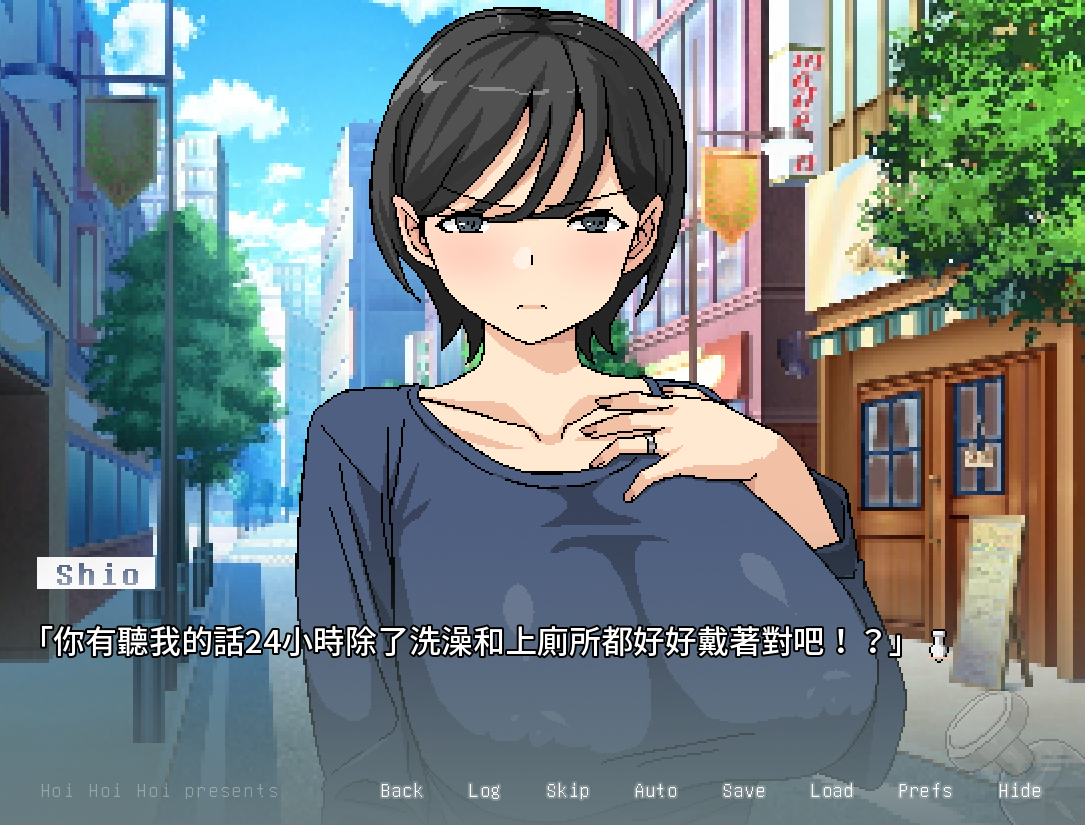Open the Save menu
The height and width of the screenshot is (825, 1085).
pyautogui.click(x=743, y=791)
